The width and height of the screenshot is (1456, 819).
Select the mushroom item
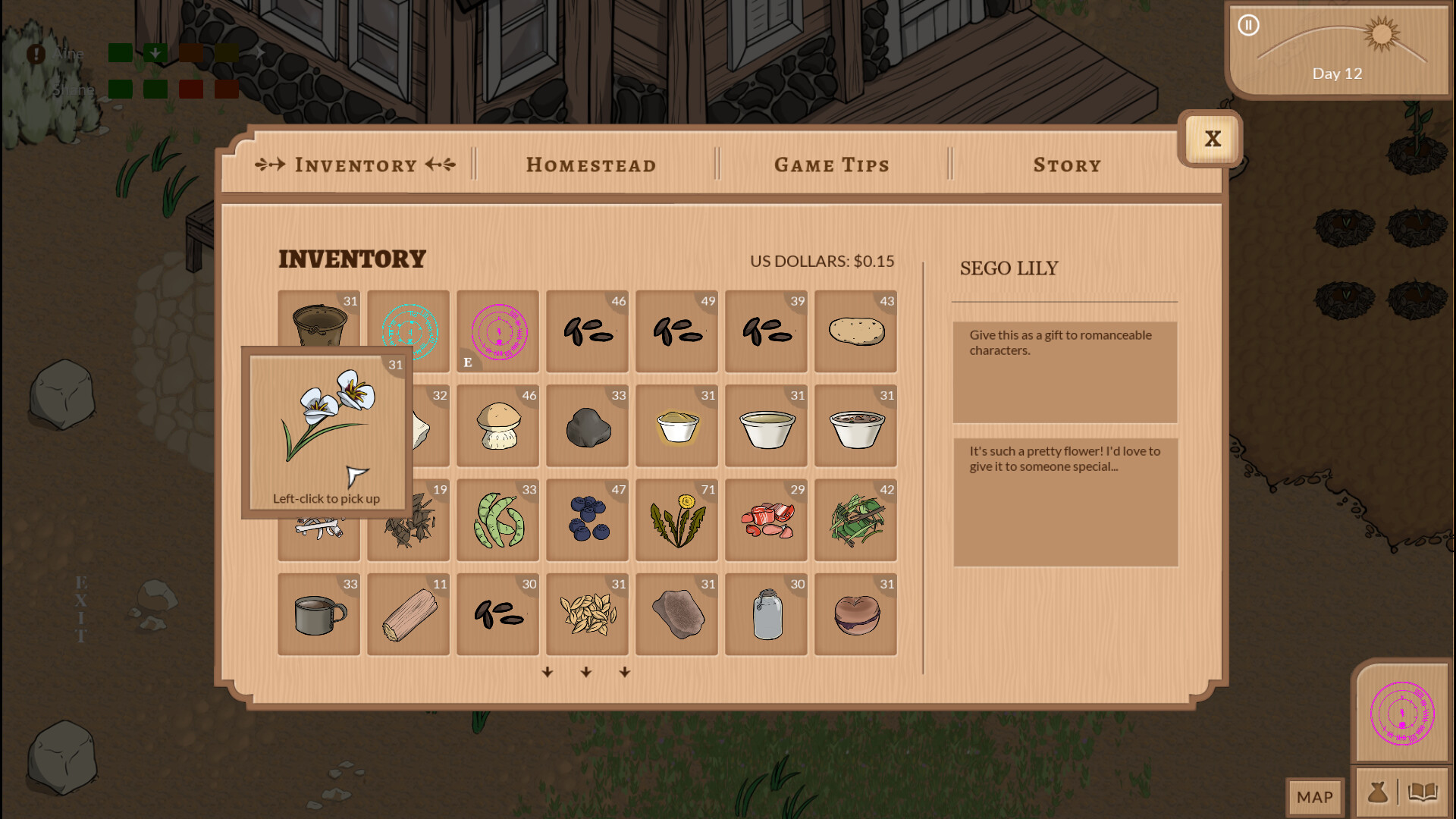(x=497, y=426)
